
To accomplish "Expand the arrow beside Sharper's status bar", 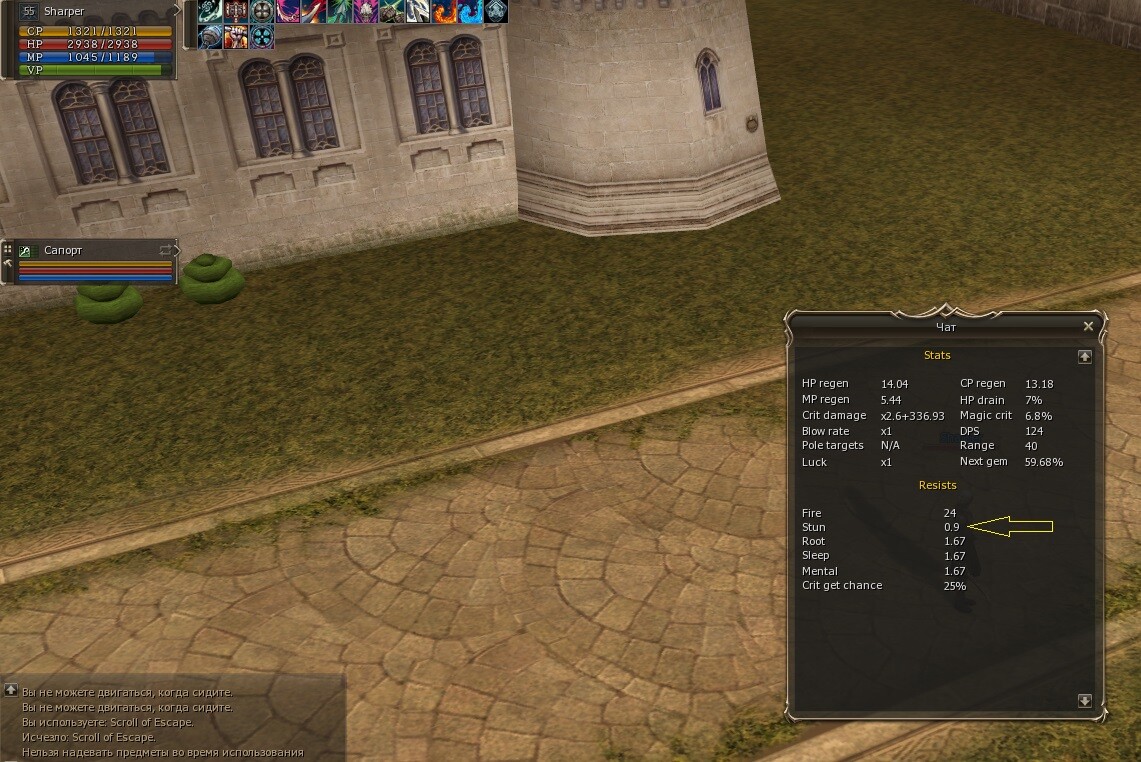I will click(178, 11).
